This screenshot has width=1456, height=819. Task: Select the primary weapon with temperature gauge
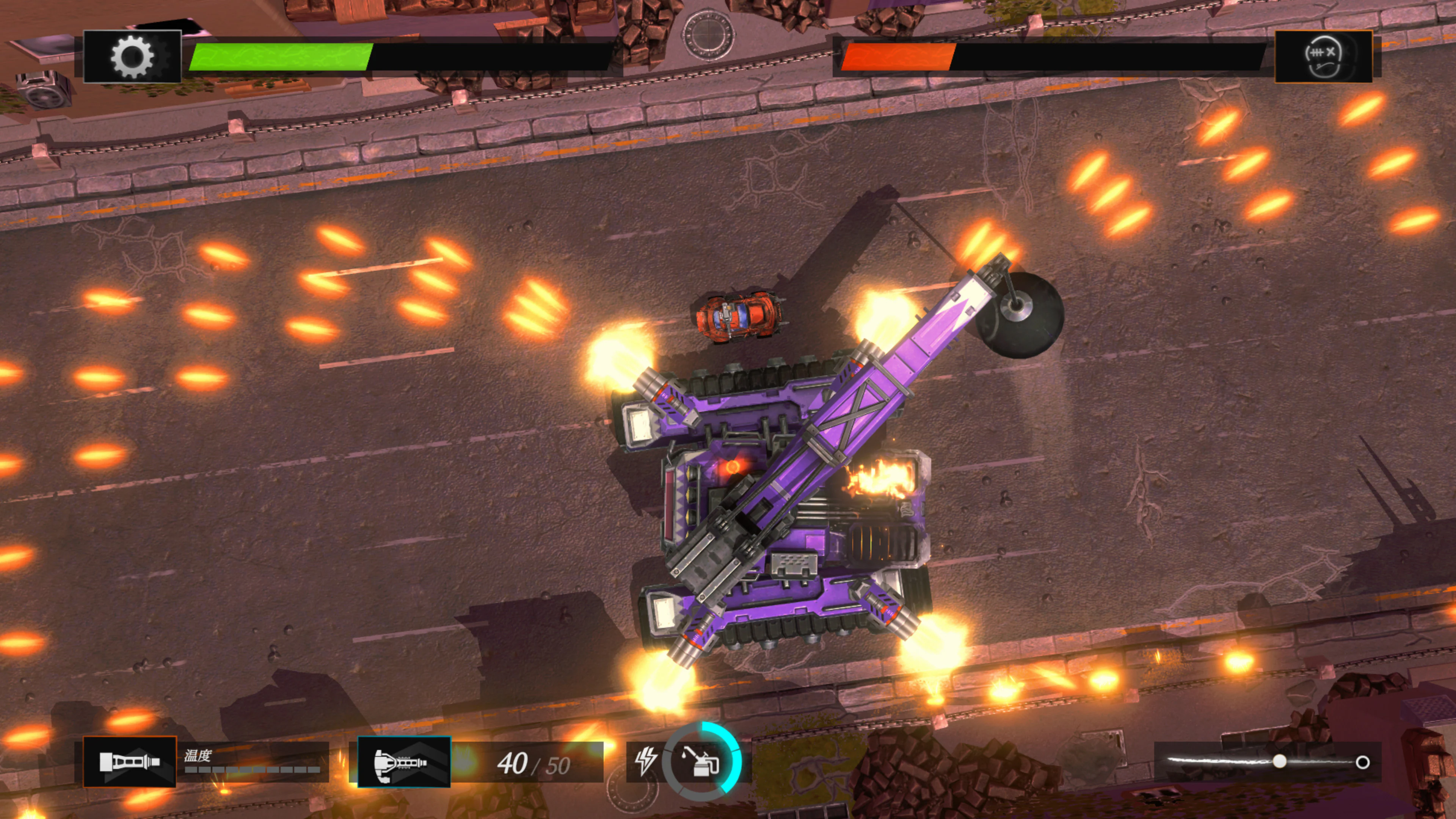(129, 761)
